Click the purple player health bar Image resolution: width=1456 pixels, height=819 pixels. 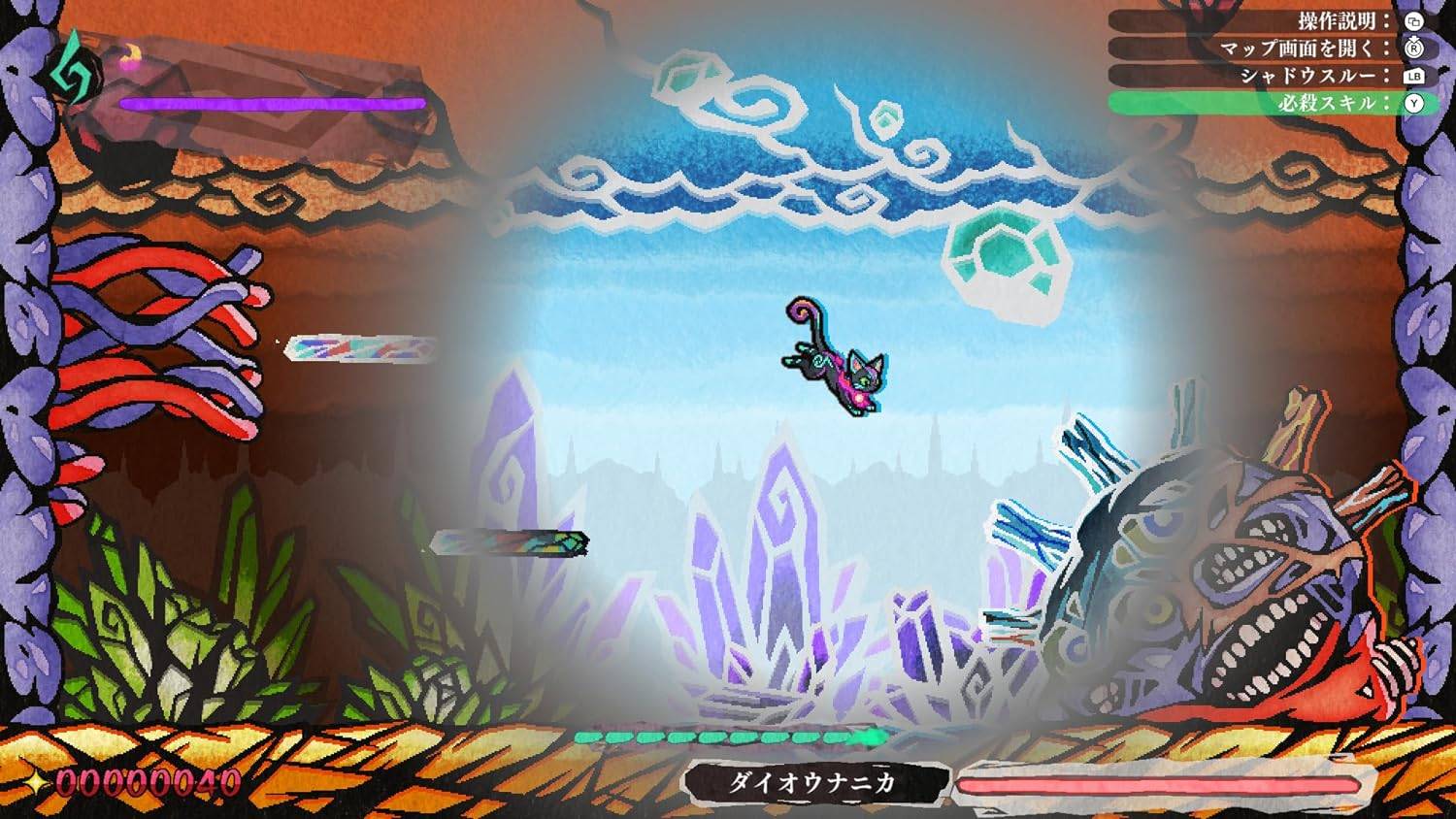coord(272,104)
